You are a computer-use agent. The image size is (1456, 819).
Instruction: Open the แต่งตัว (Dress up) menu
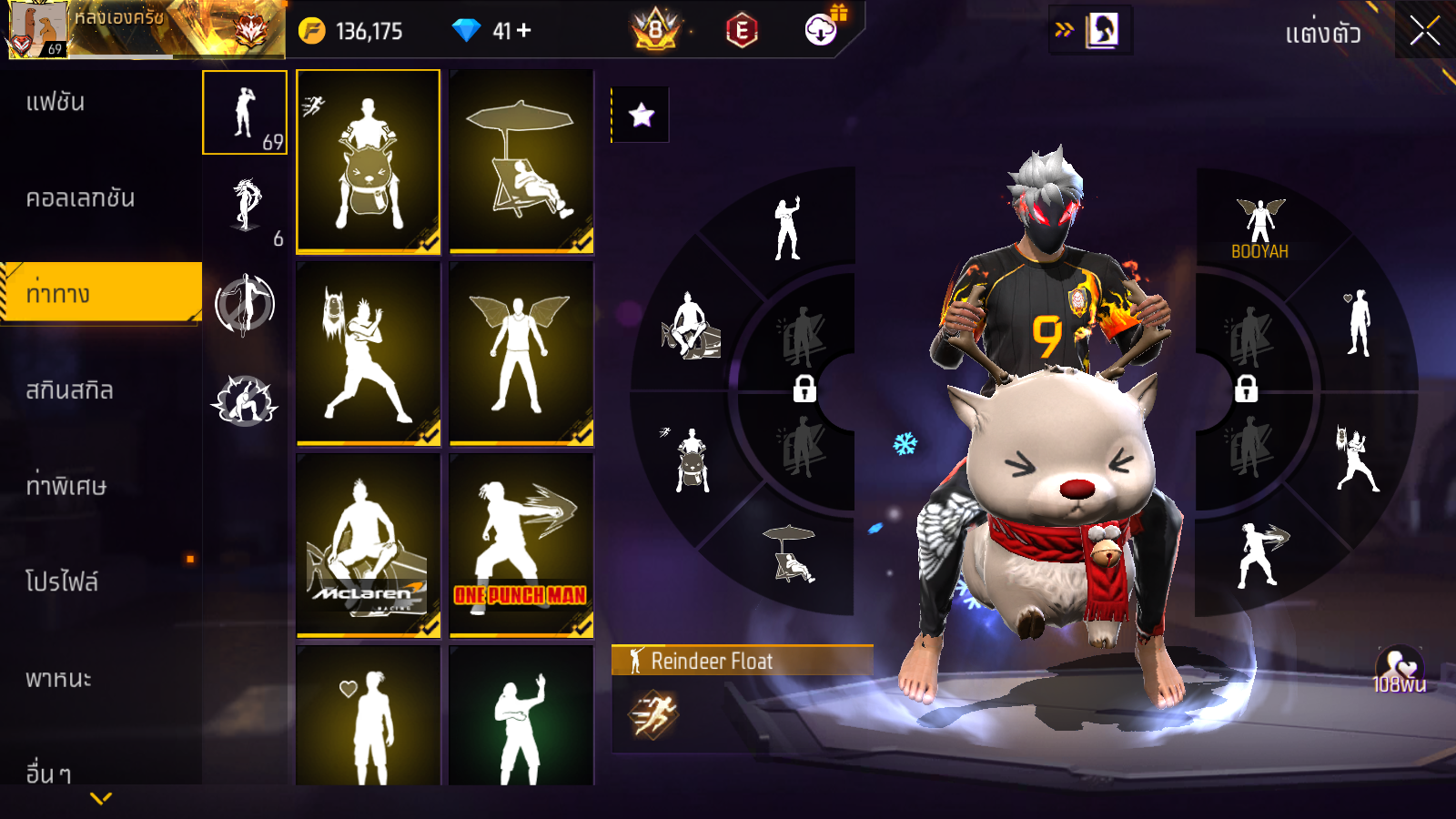coord(1322,34)
